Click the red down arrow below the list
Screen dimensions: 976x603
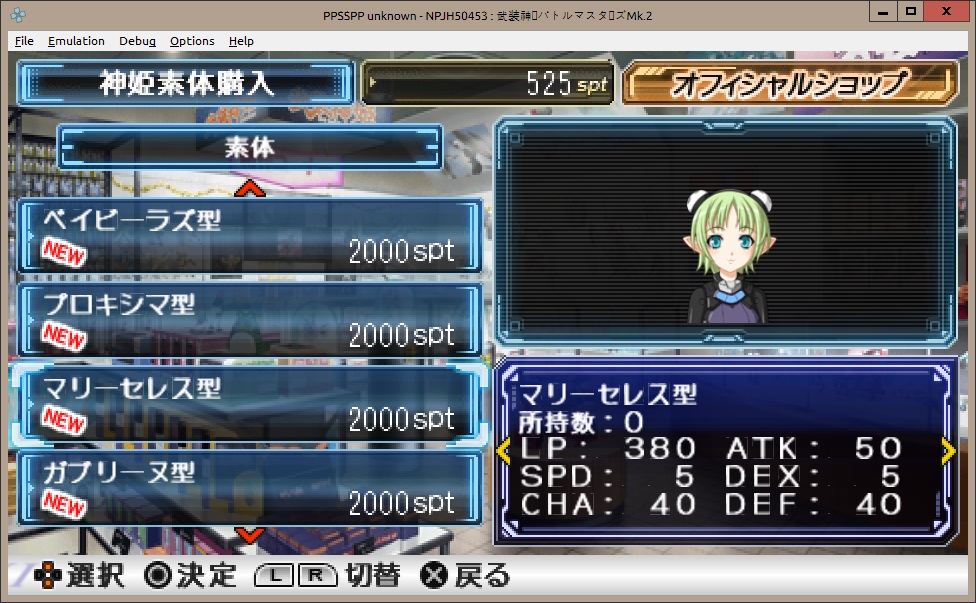coord(249,536)
